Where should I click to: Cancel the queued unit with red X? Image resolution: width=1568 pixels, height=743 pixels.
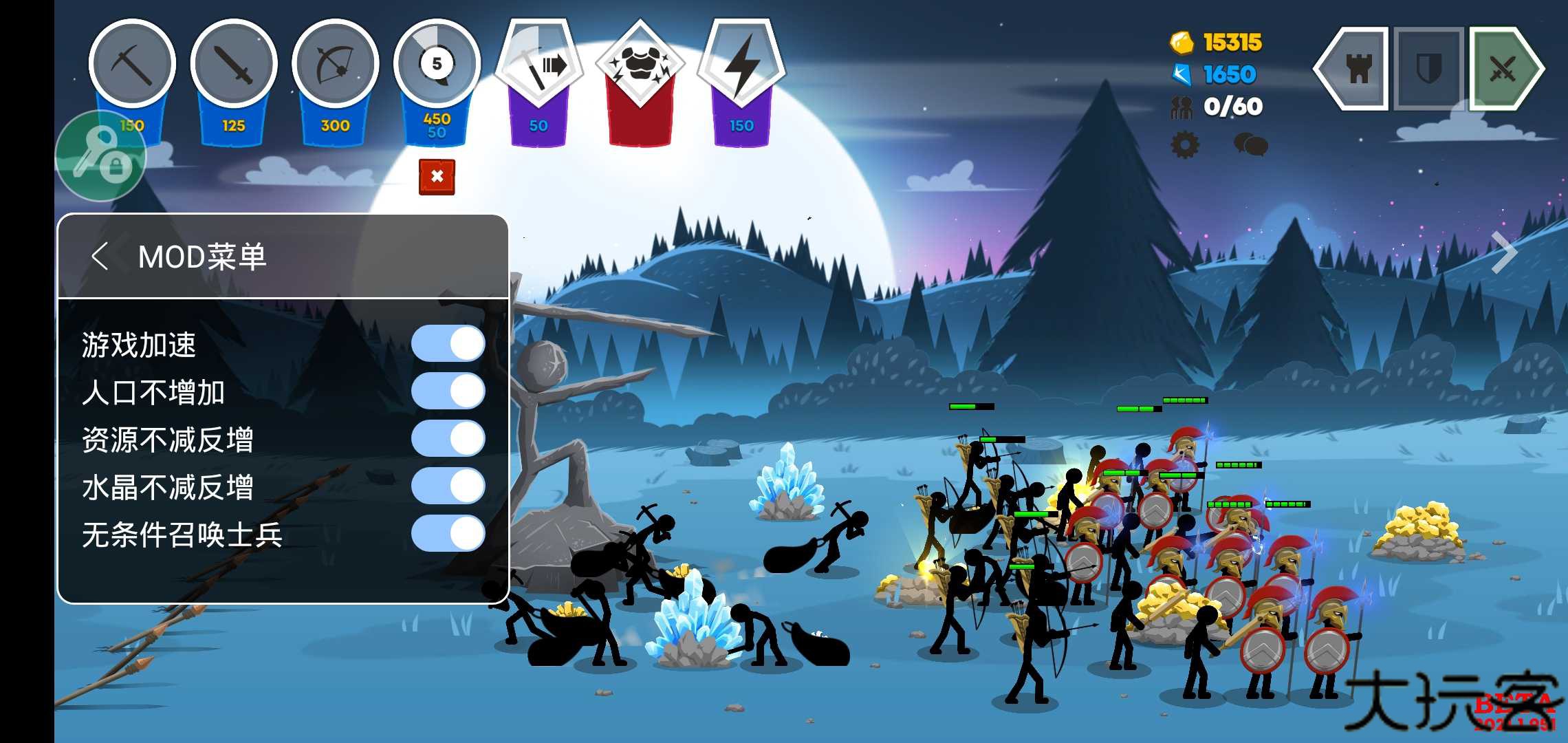[x=437, y=177]
